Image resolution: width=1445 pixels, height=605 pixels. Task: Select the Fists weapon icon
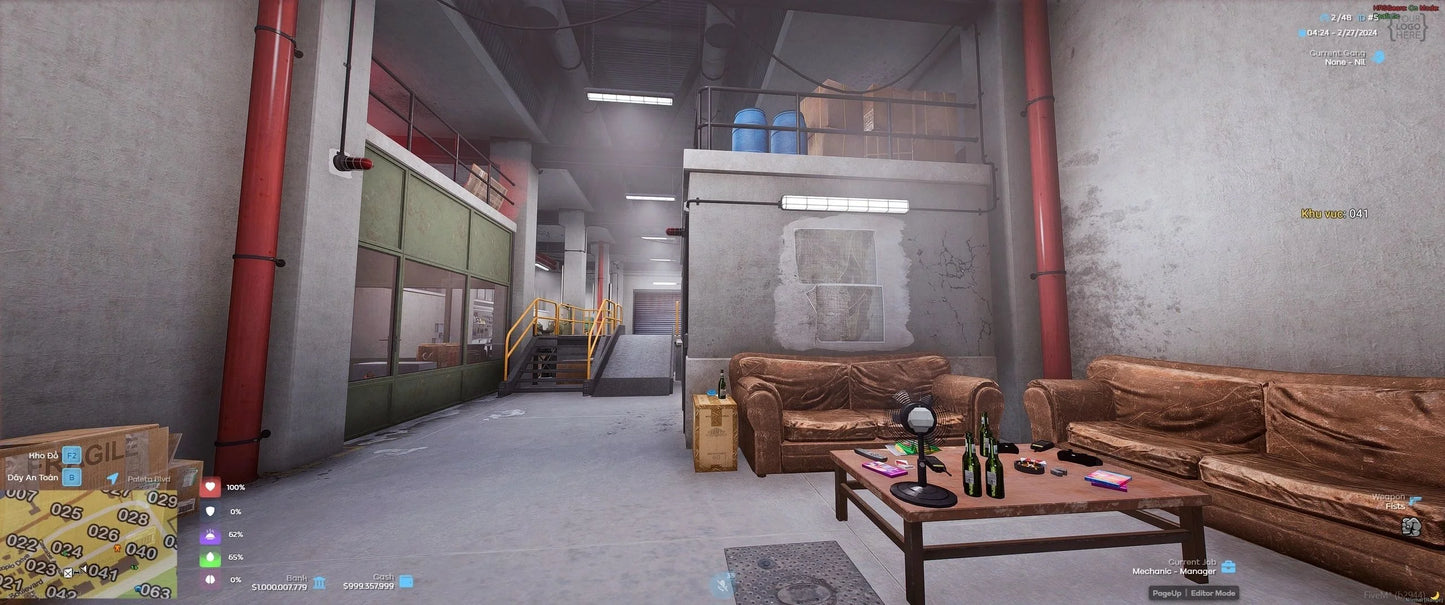coord(1411,525)
